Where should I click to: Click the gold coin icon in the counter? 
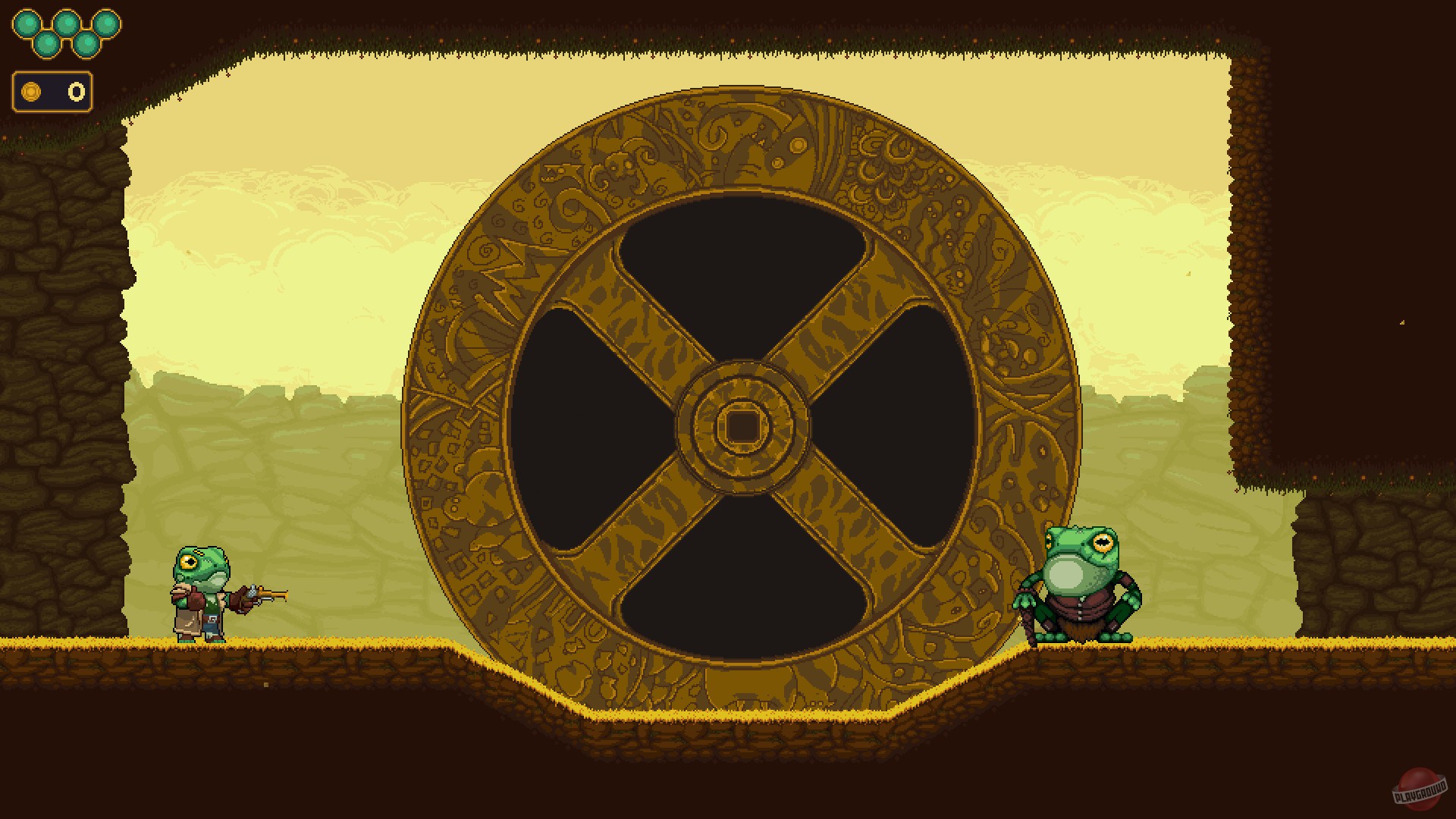click(x=31, y=92)
